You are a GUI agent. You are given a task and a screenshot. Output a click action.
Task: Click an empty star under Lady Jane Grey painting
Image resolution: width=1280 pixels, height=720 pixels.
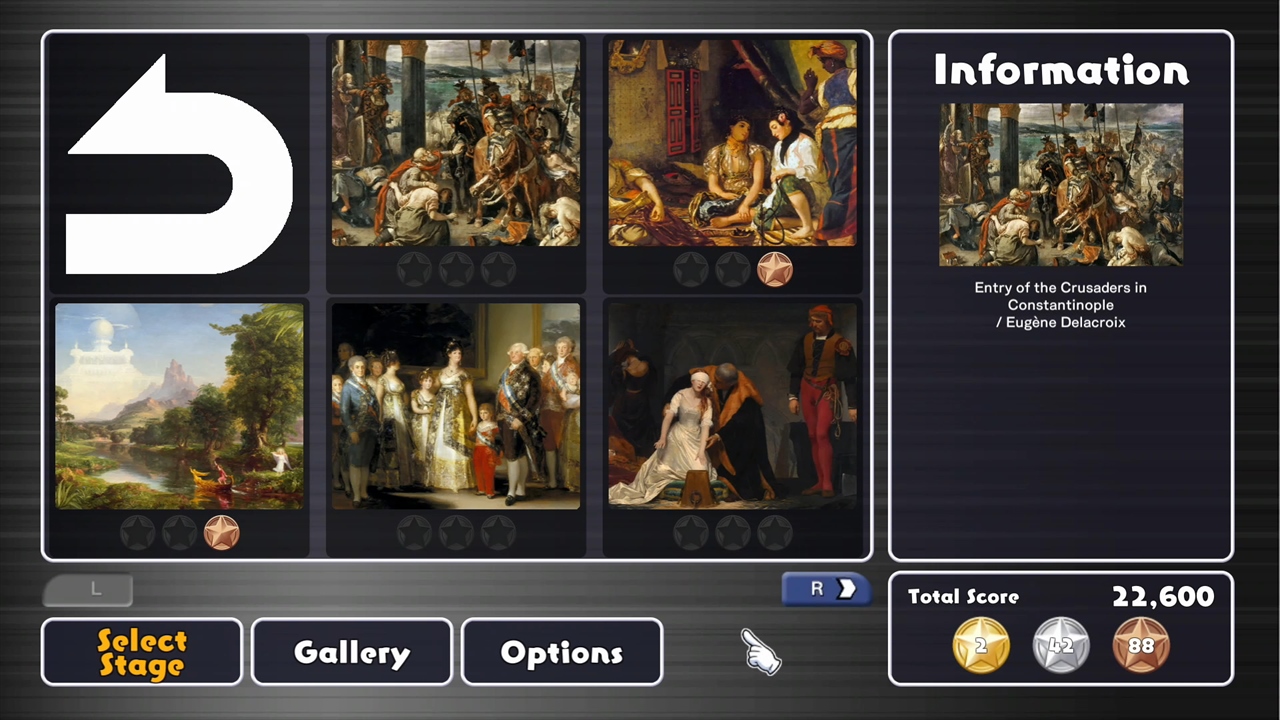pos(733,532)
